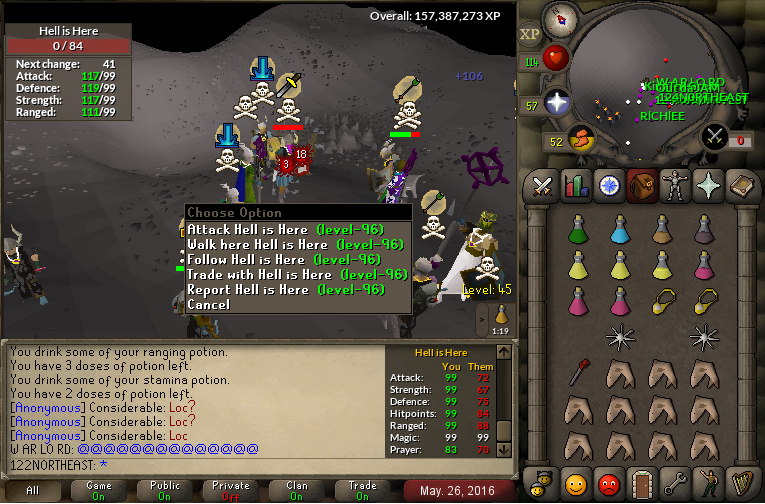Screen dimensions: 765x504
Task: Open the Magic spellbook tab
Action: tap(741, 186)
